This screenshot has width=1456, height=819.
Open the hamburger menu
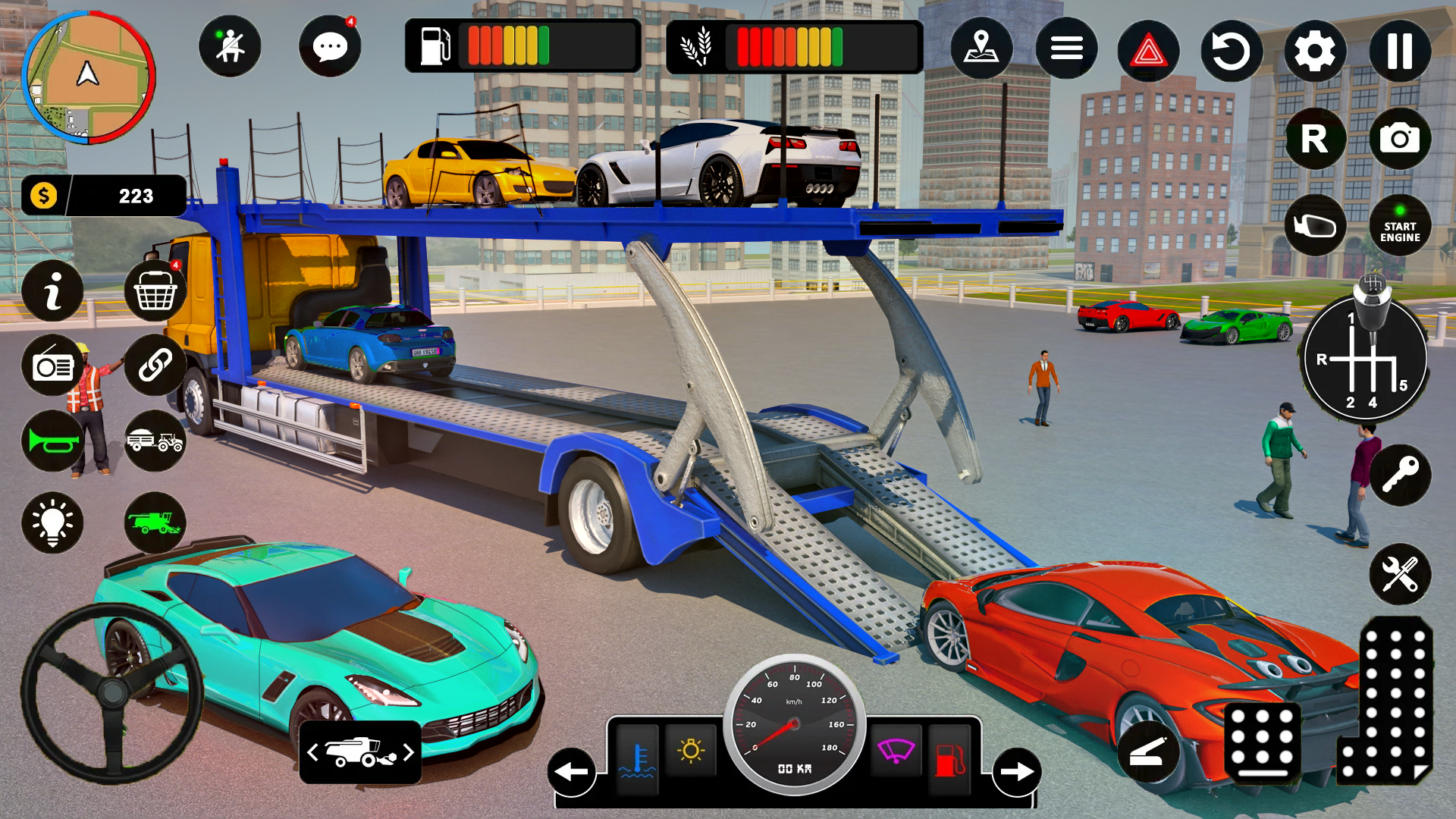tap(1065, 48)
